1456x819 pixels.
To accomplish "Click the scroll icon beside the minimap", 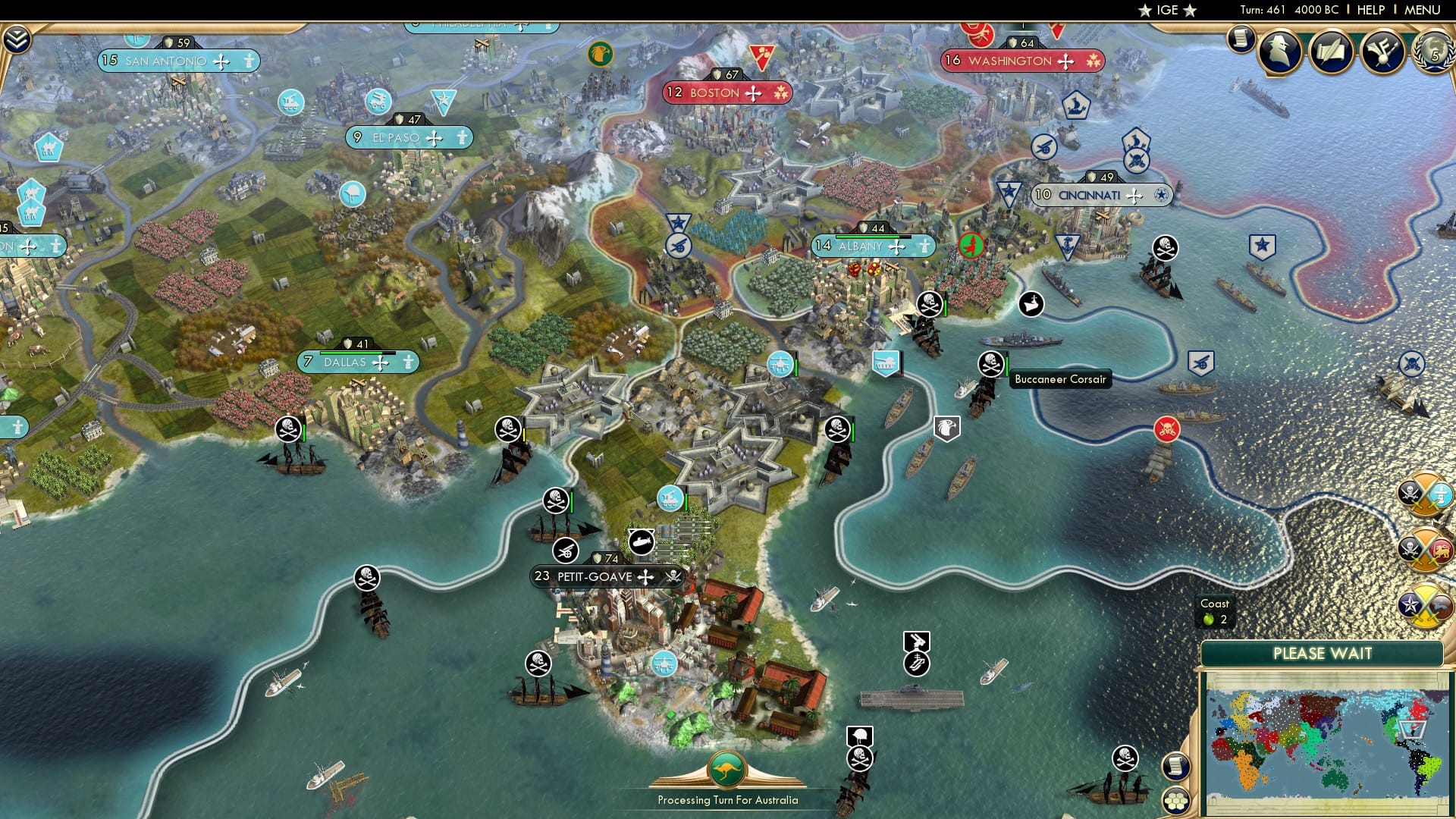I will [1177, 767].
